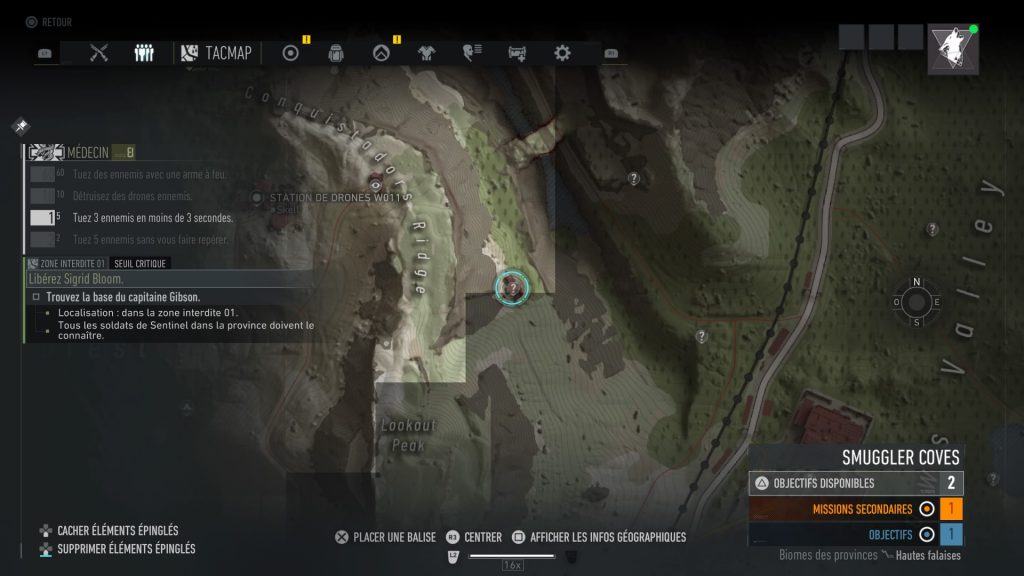The image size is (1024, 576).
Task: Switch to the crossed weapons loadout tab
Action: click(98, 53)
